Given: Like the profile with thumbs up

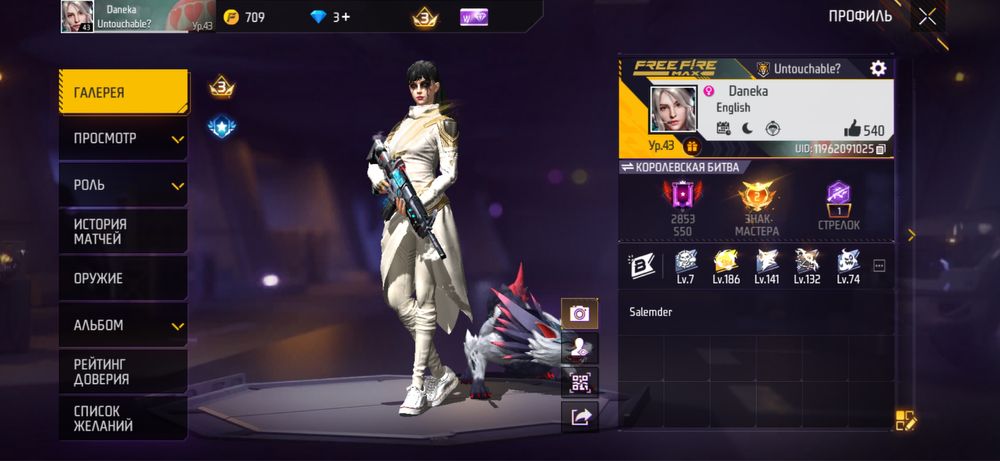Looking at the screenshot, I should [x=852, y=128].
